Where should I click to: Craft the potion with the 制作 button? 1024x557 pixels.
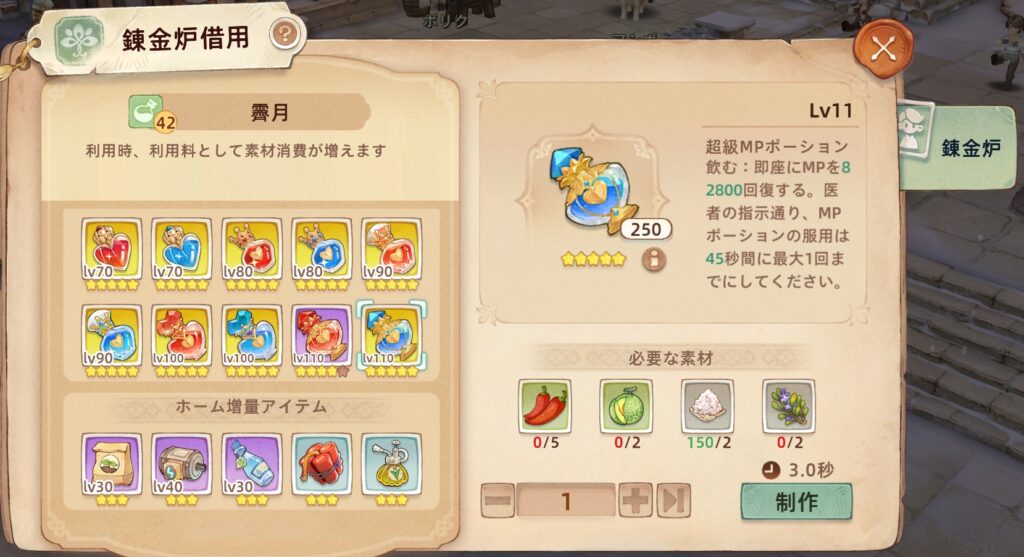[796, 501]
